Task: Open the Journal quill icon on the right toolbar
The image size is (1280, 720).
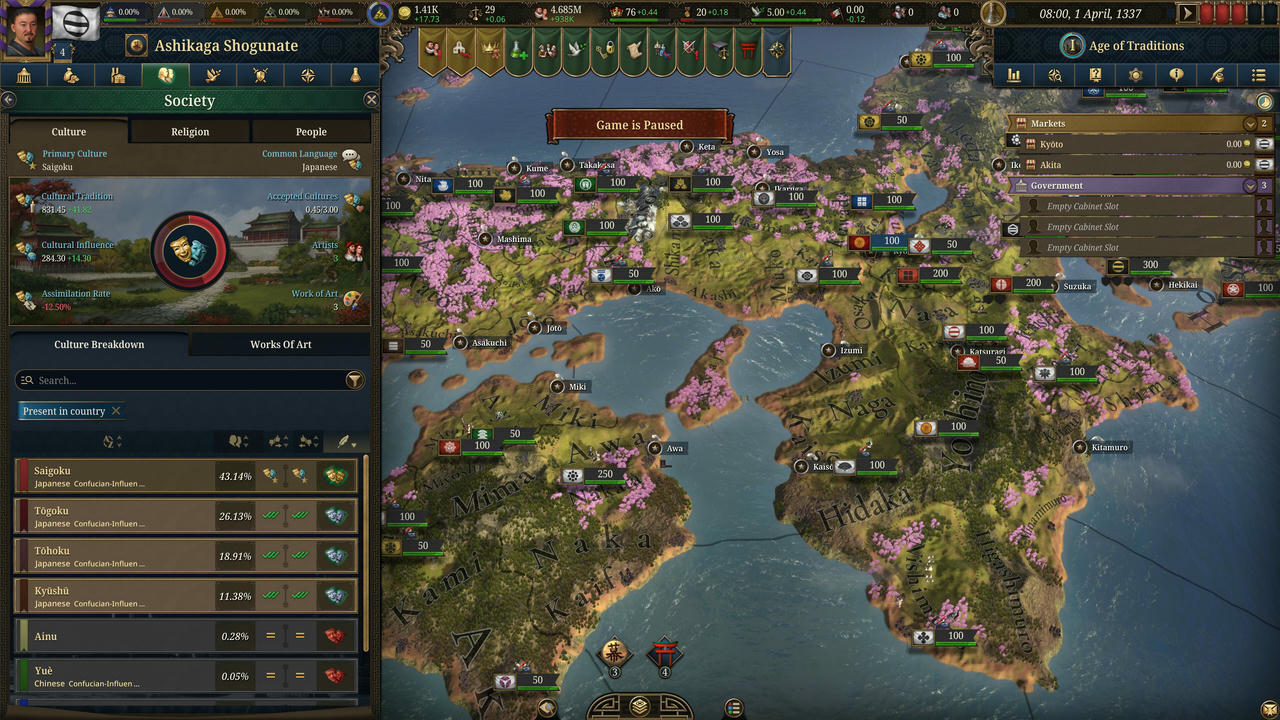Action: pos(1218,75)
